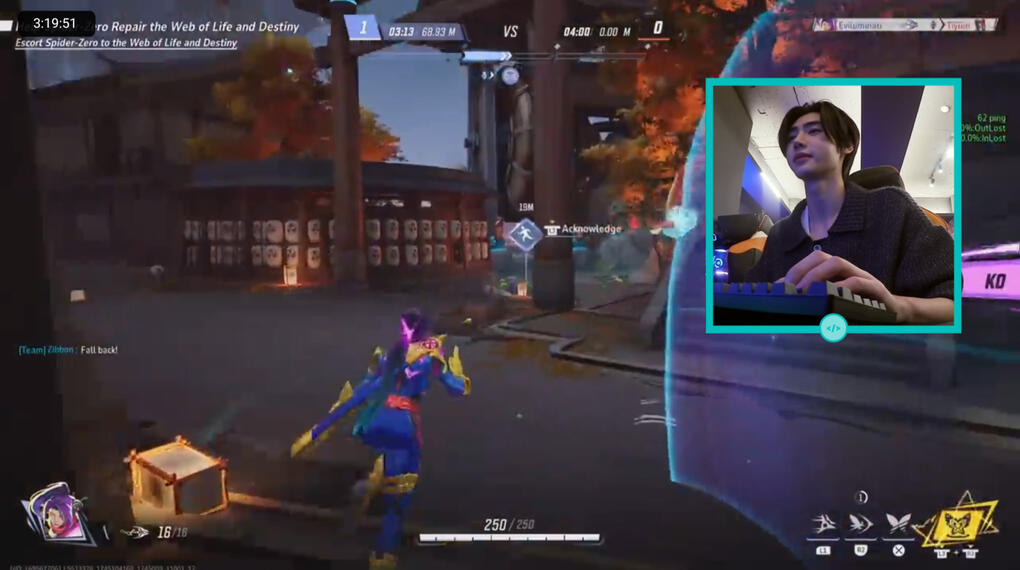
Task: Click the convoy progress track marker
Action: pyautogui.click(x=510, y=75)
